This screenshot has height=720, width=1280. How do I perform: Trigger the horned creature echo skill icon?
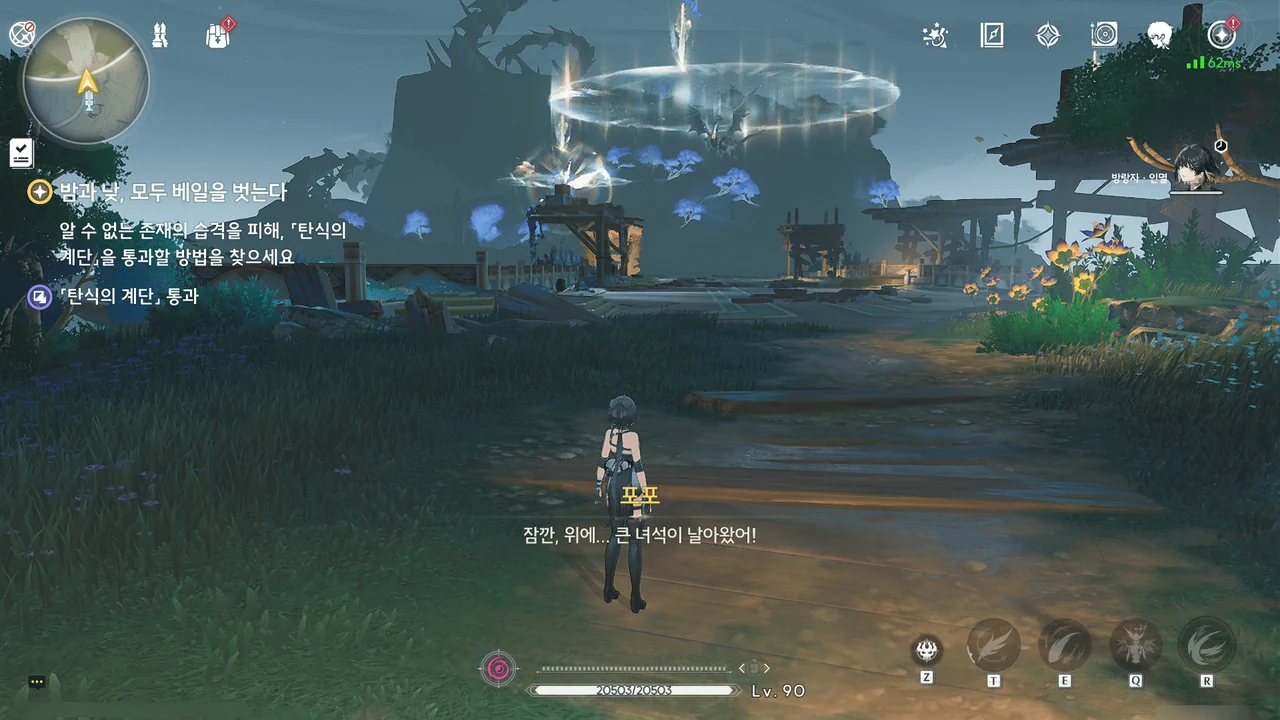[1135, 645]
